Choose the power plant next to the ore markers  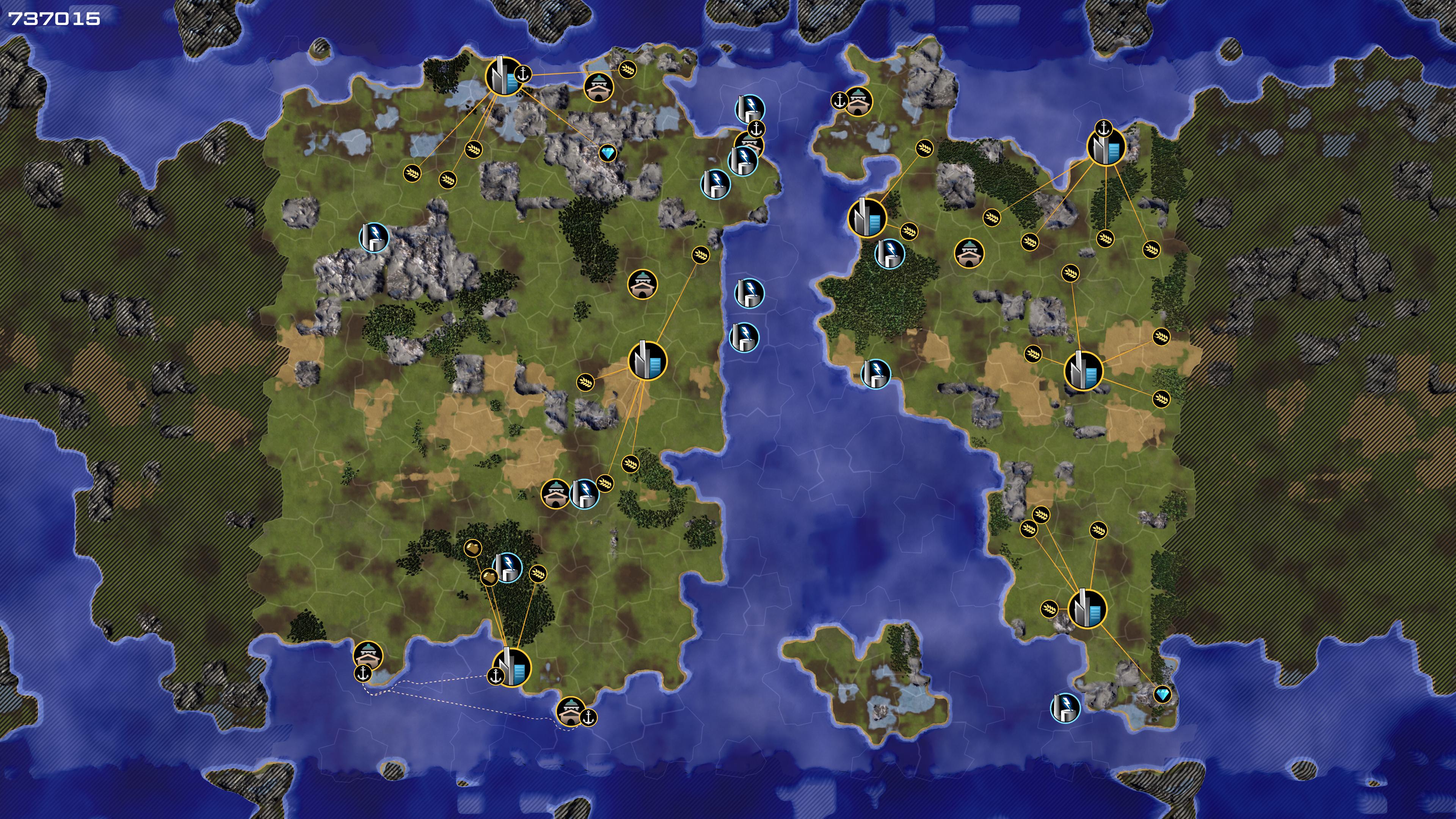pyautogui.click(x=508, y=567)
